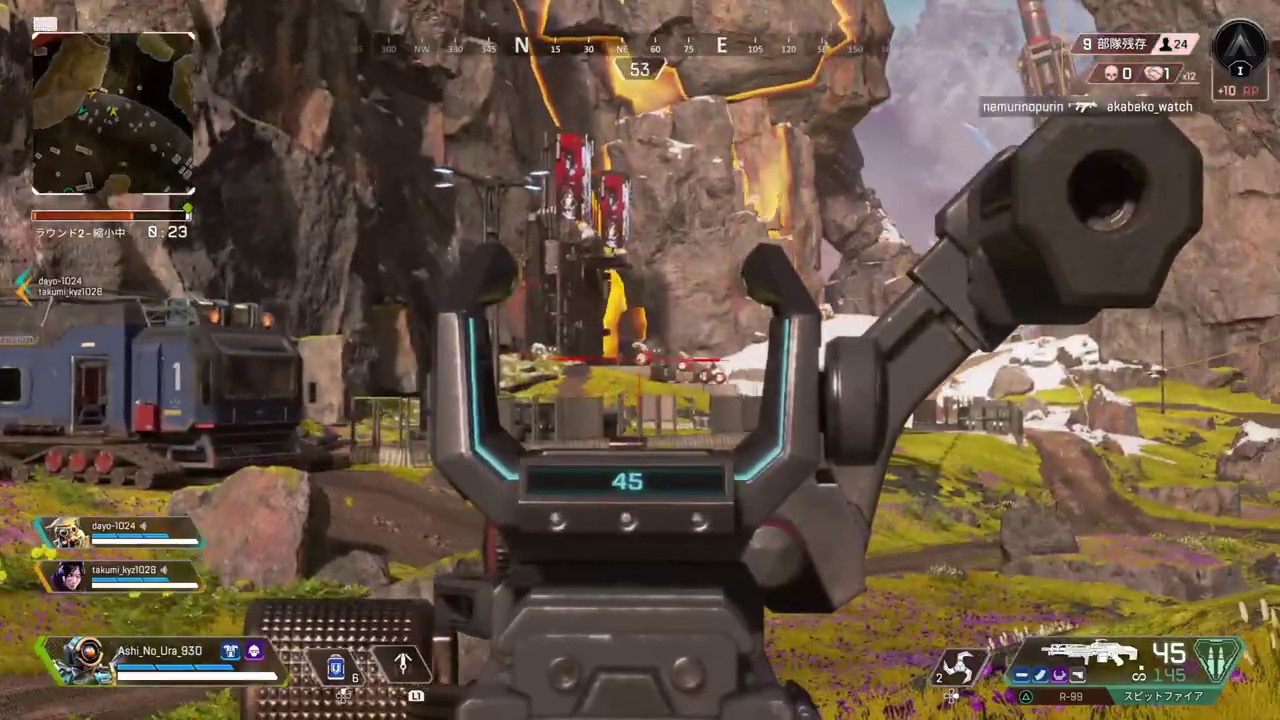This screenshot has height=720, width=1280.
Task: Expand the minimap in the top-left corner
Action: 113,113
